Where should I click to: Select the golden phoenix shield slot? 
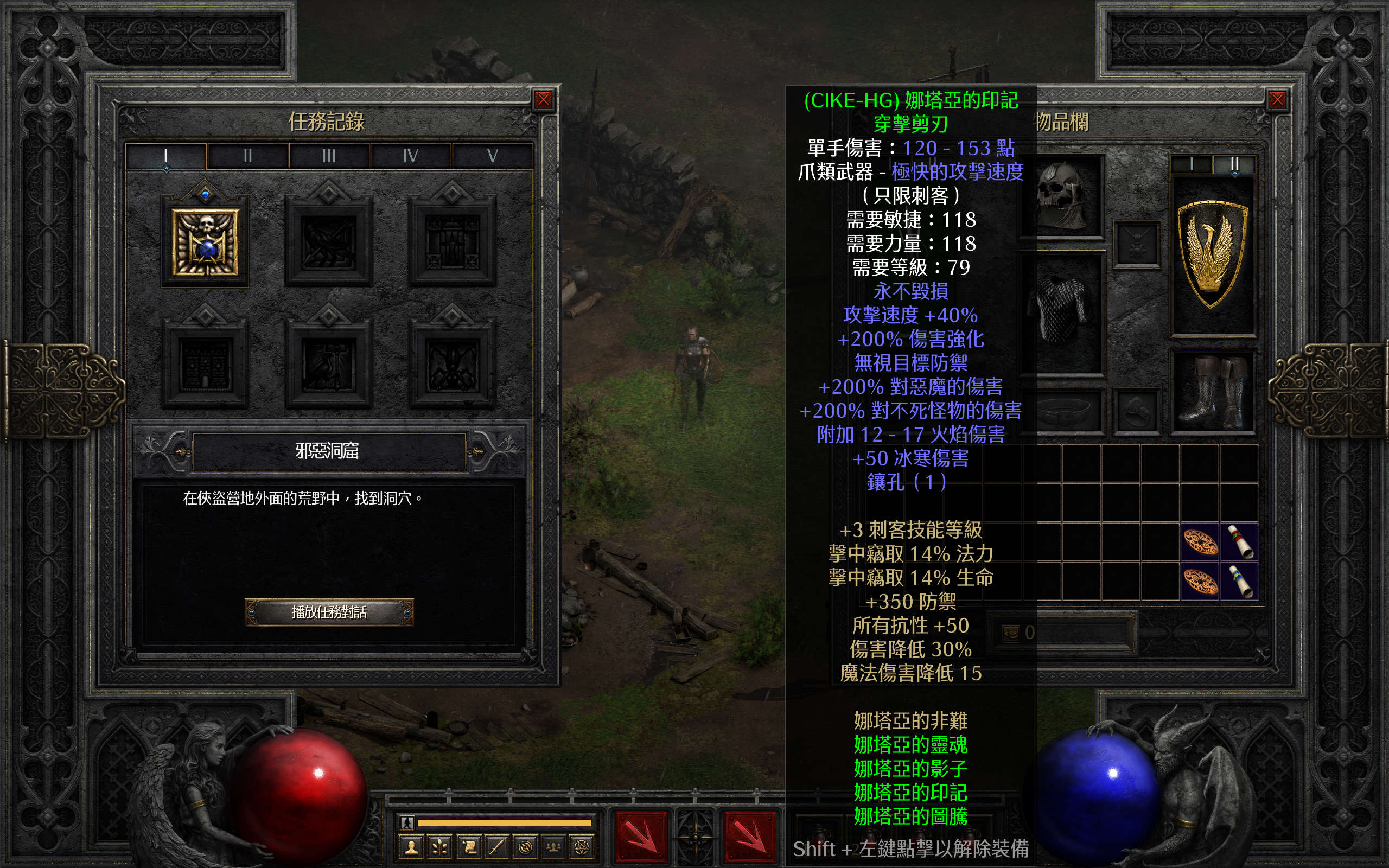click(1212, 256)
